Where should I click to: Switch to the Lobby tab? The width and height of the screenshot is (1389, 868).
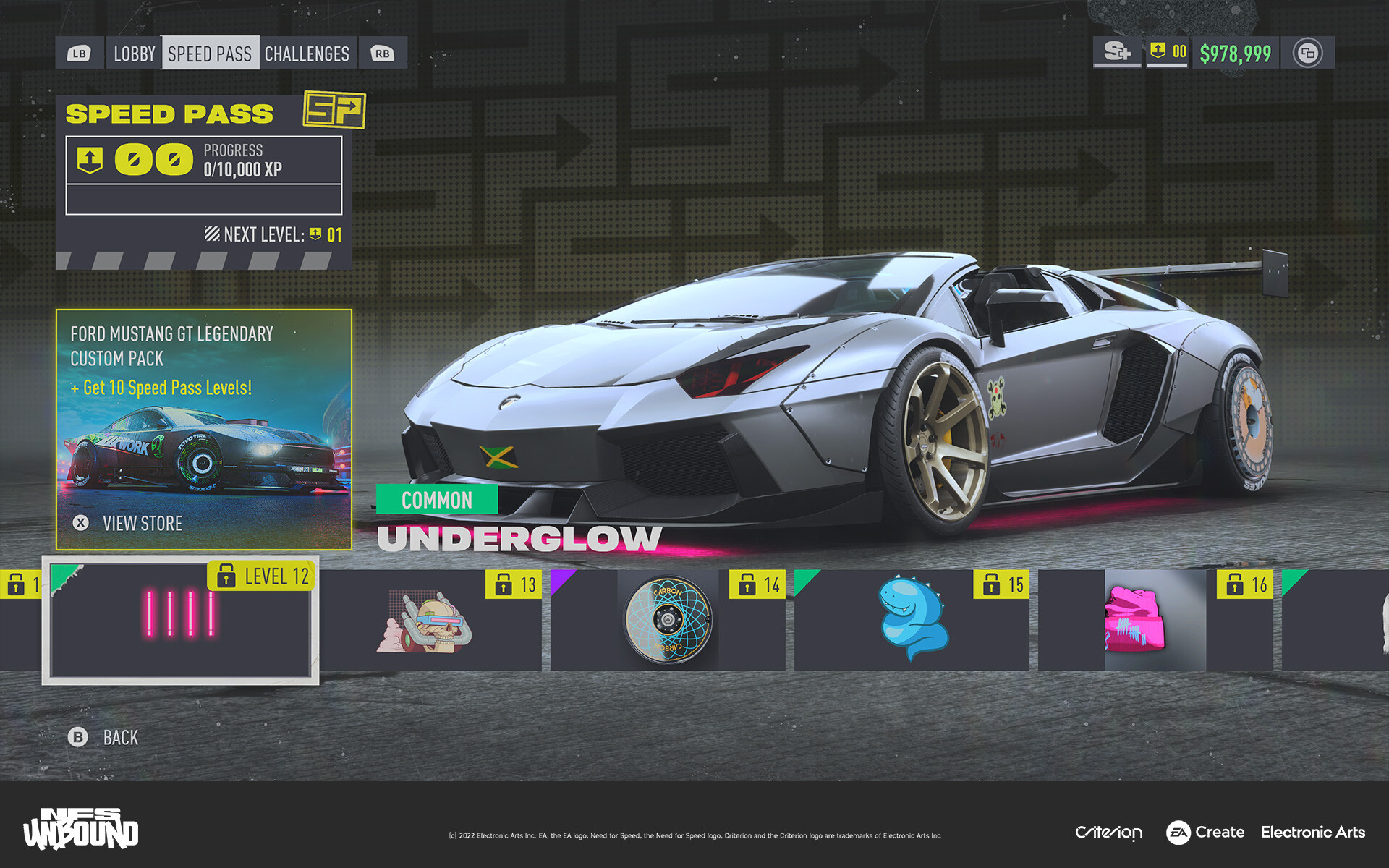(134, 54)
